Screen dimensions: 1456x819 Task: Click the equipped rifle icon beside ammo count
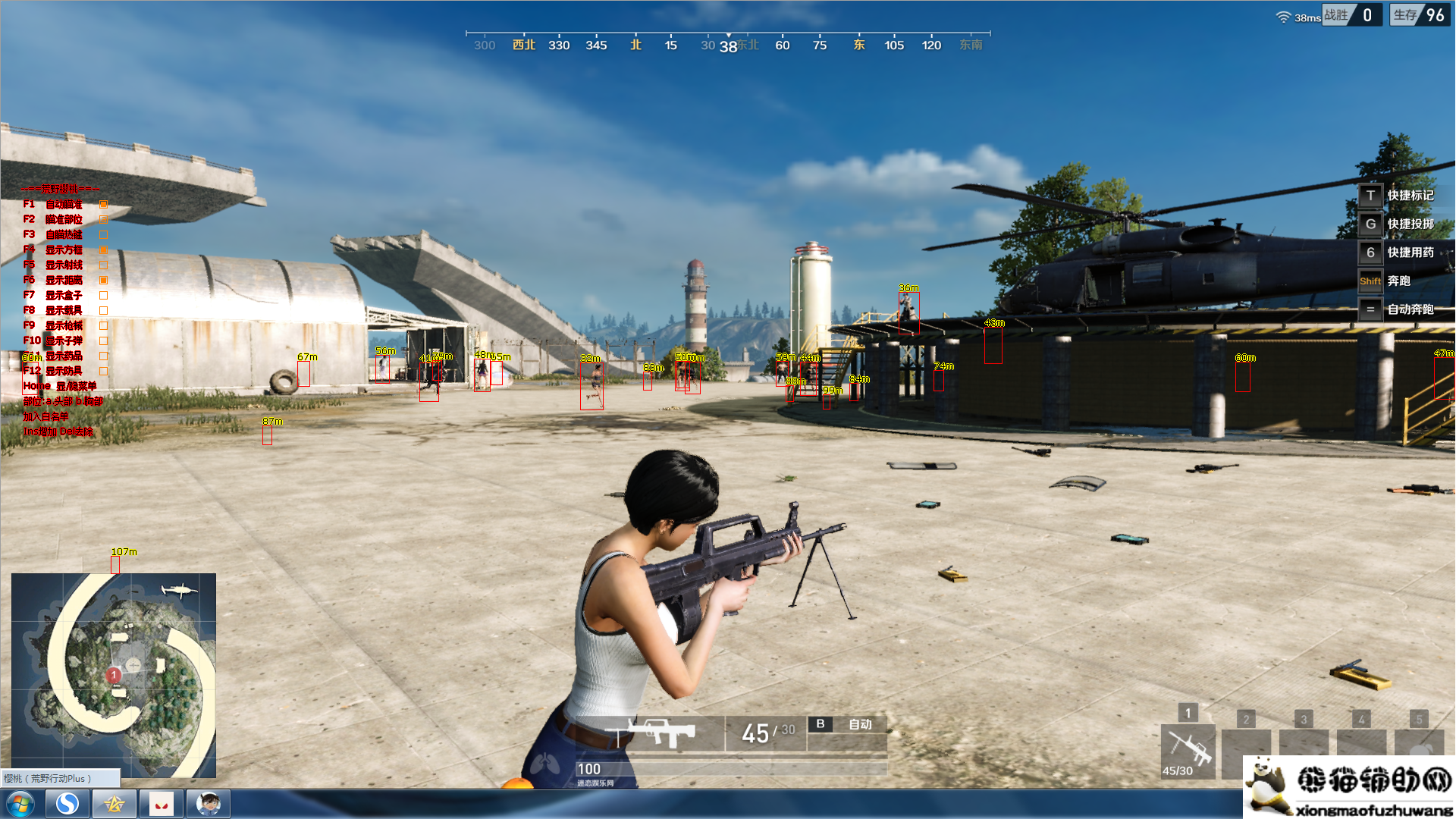pyautogui.click(x=660, y=733)
